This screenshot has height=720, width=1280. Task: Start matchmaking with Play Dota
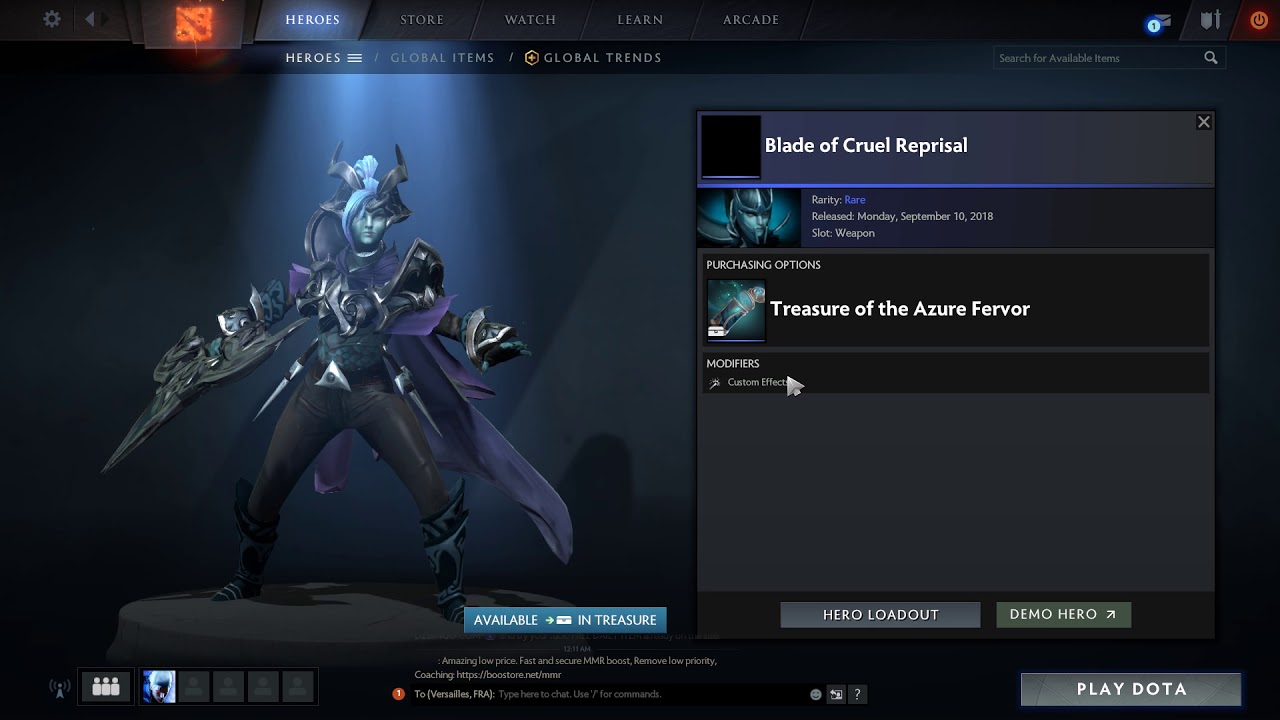pos(1131,689)
